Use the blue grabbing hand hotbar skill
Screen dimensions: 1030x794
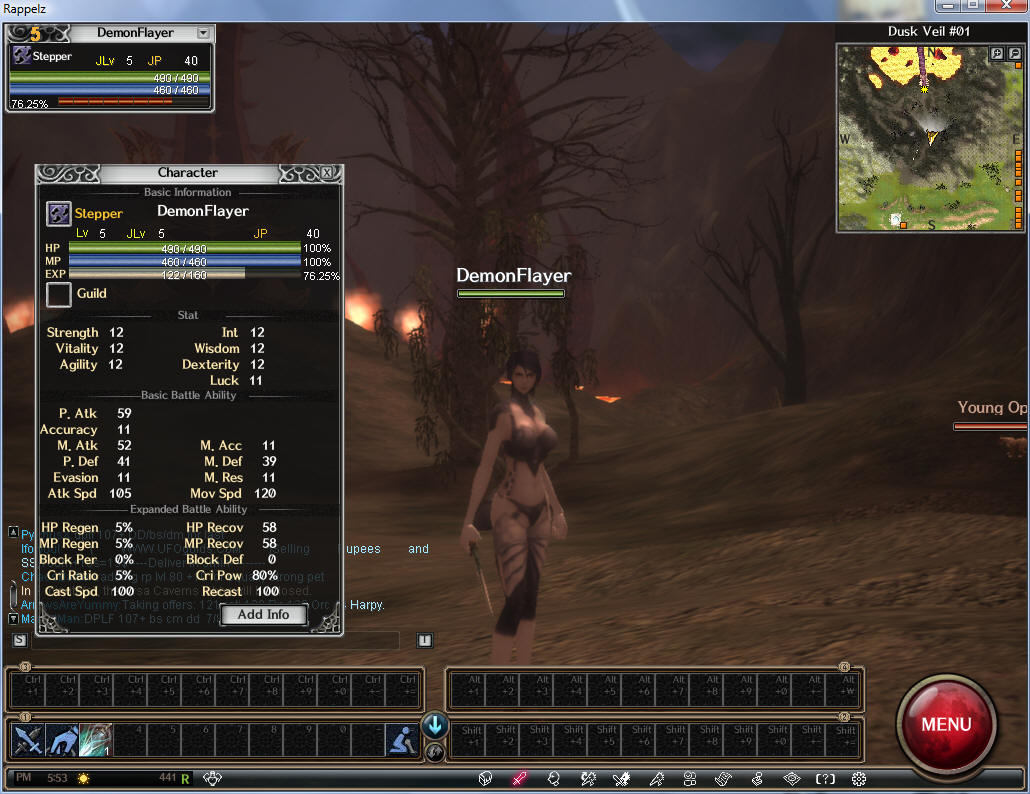pos(60,740)
